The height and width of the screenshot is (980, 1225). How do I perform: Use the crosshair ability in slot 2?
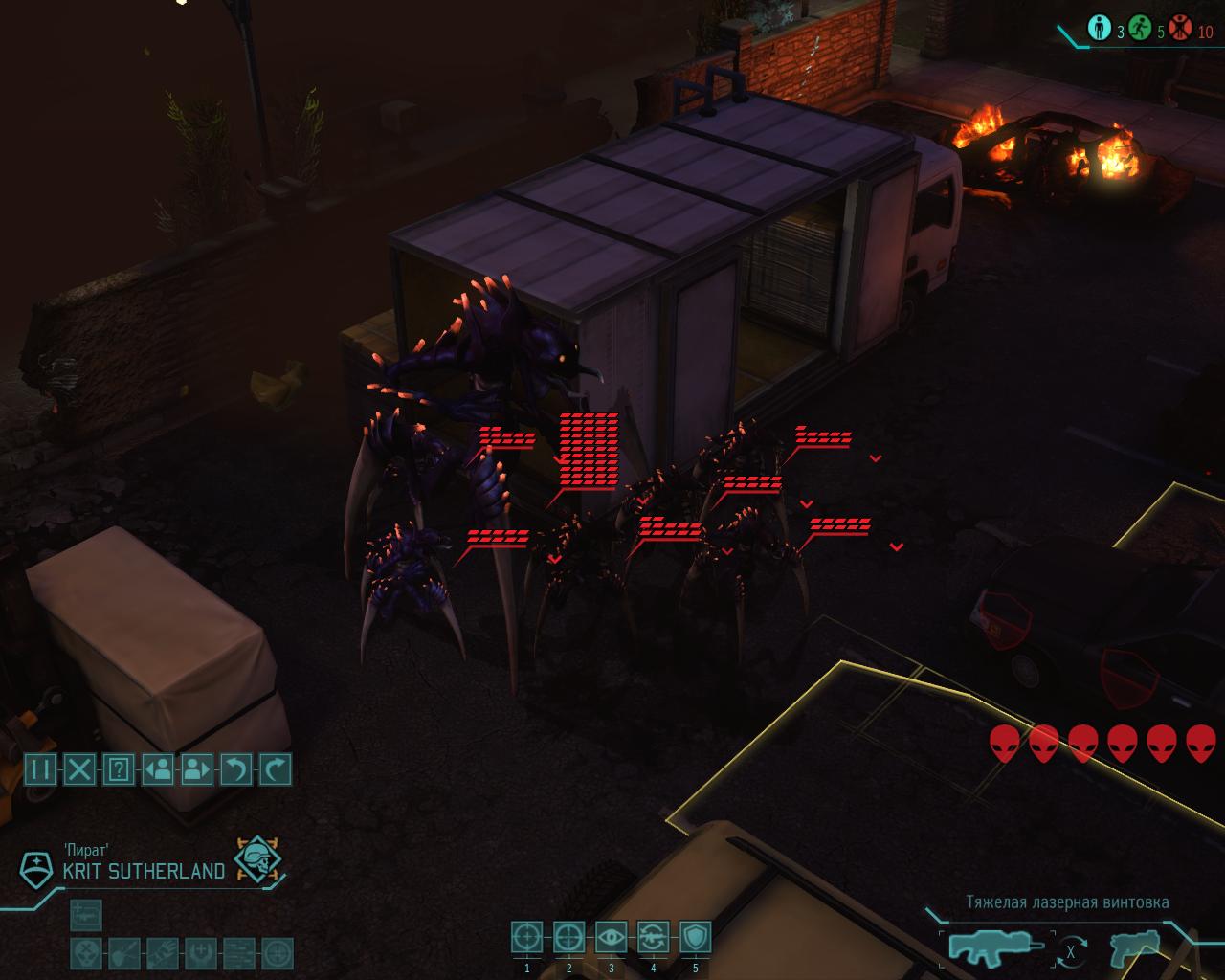(x=569, y=937)
